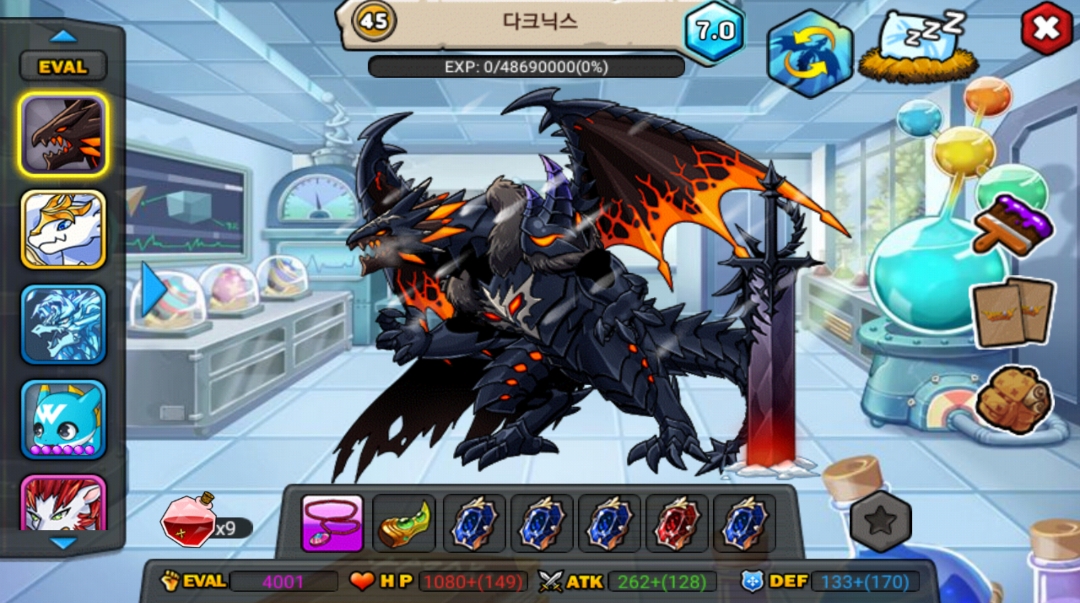Select the purple necklace equipment slot

click(333, 523)
